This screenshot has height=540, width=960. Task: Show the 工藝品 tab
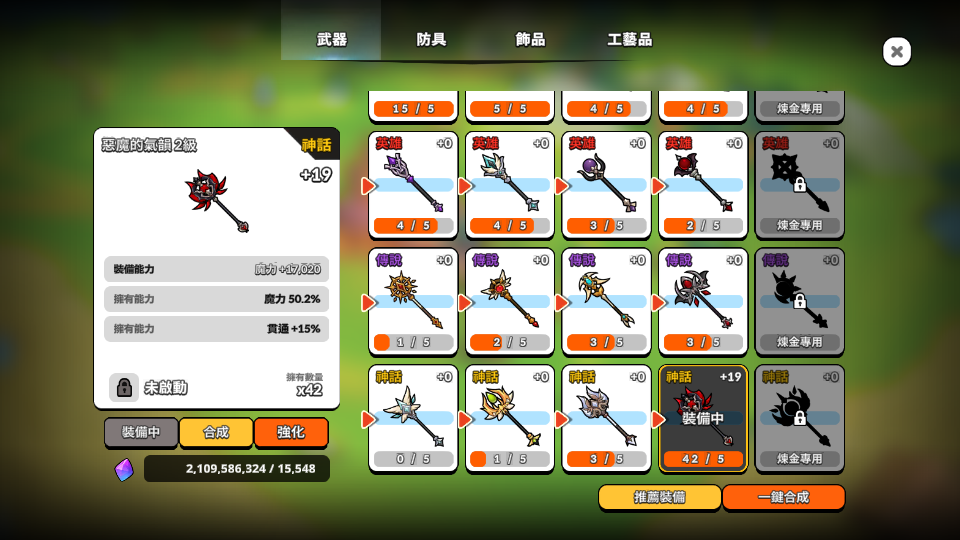click(629, 40)
